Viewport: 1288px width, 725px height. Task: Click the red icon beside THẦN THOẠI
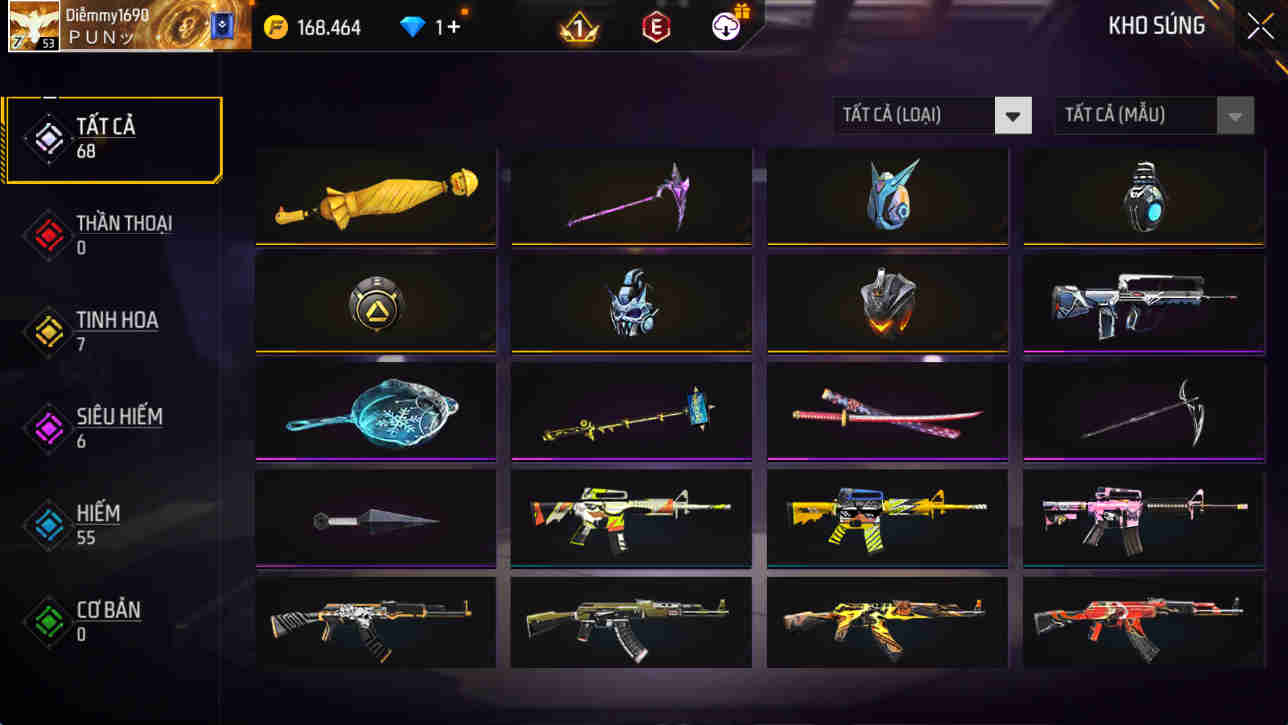click(44, 236)
